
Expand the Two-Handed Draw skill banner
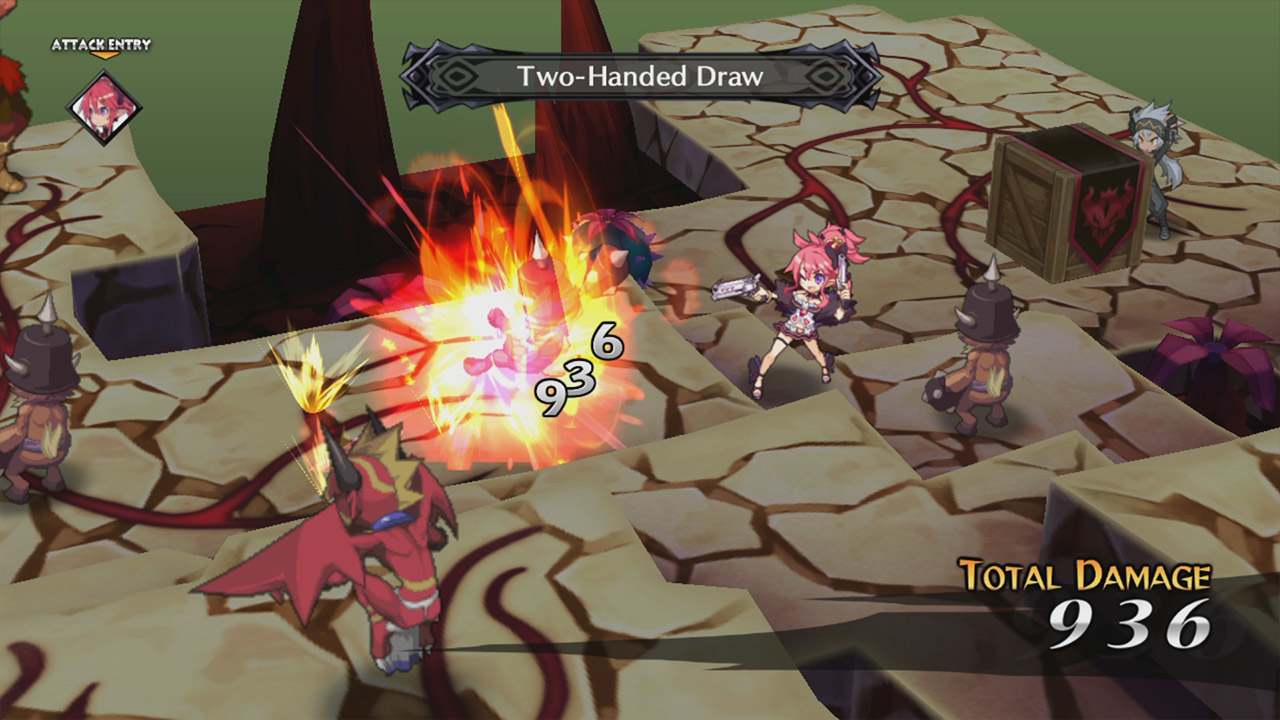click(638, 75)
